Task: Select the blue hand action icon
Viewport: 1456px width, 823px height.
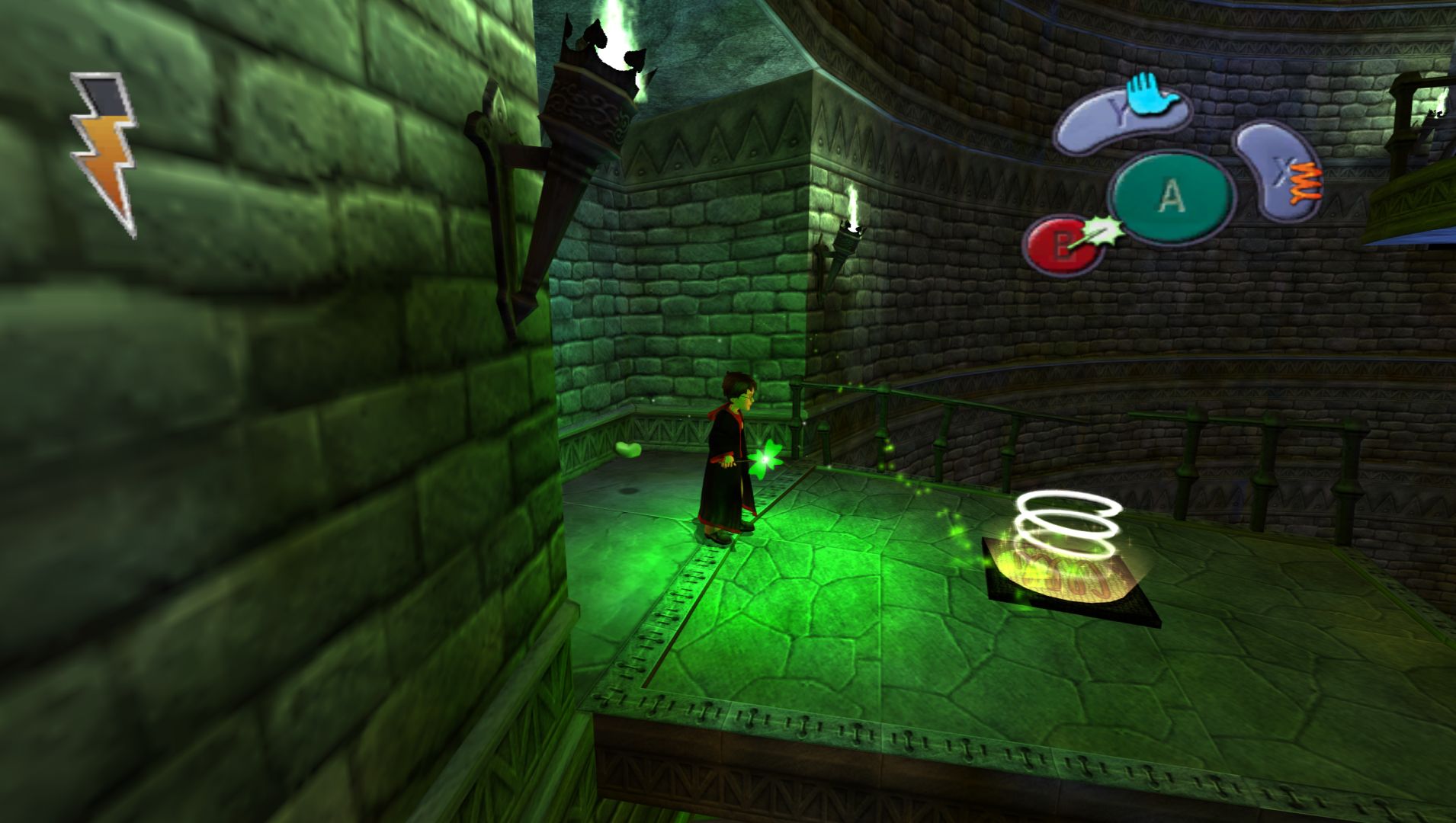Action: pyautogui.click(x=1151, y=95)
